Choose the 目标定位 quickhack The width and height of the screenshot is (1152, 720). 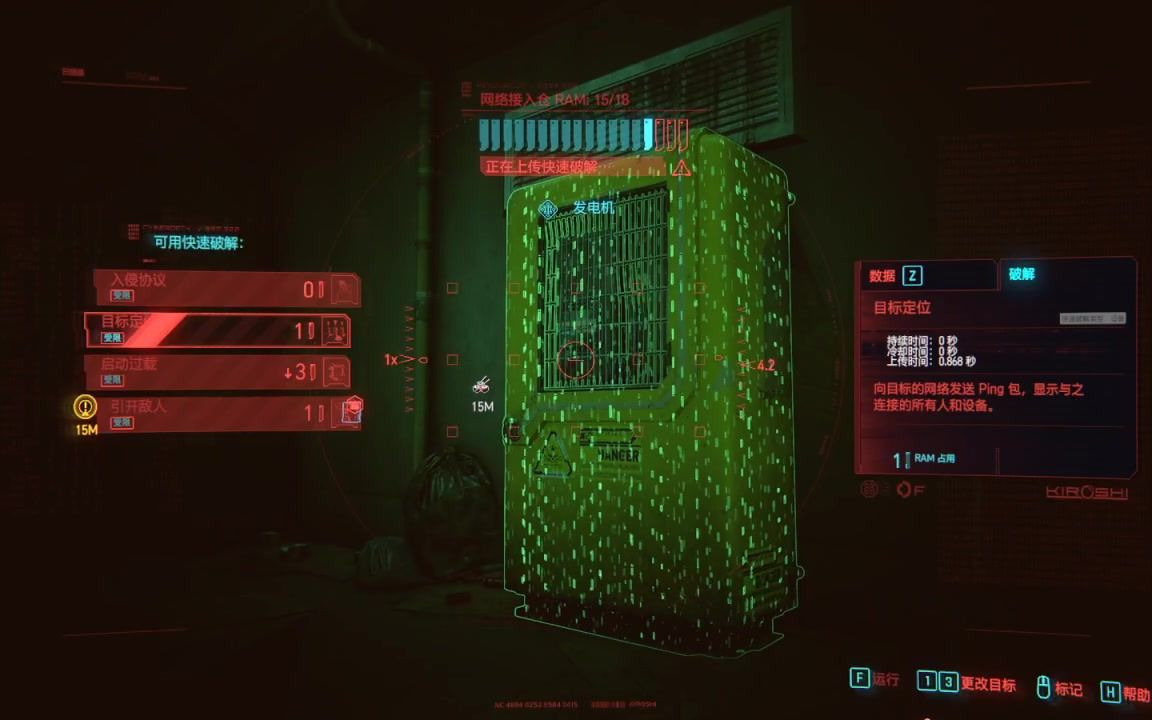pos(218,329)
